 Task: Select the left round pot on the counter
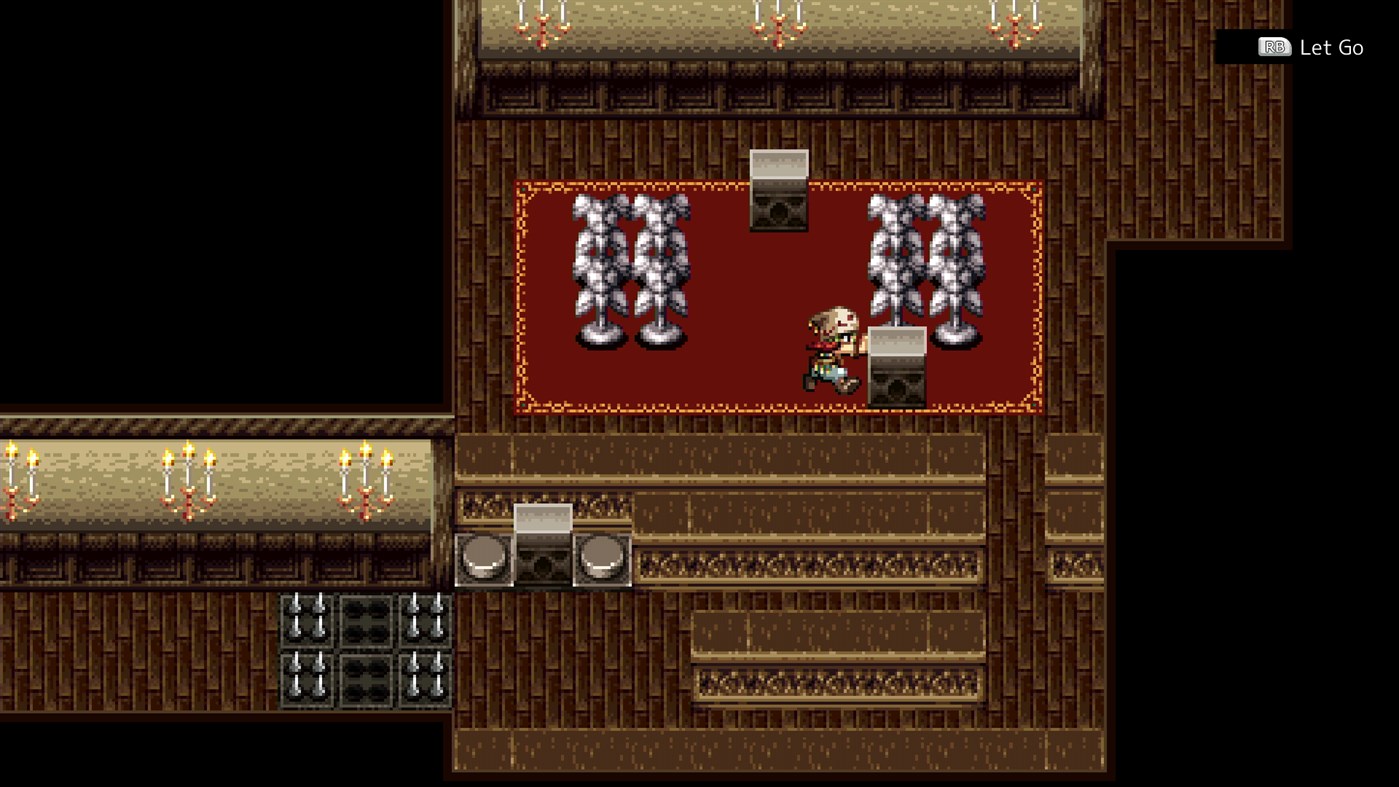(x=483, y=558)
